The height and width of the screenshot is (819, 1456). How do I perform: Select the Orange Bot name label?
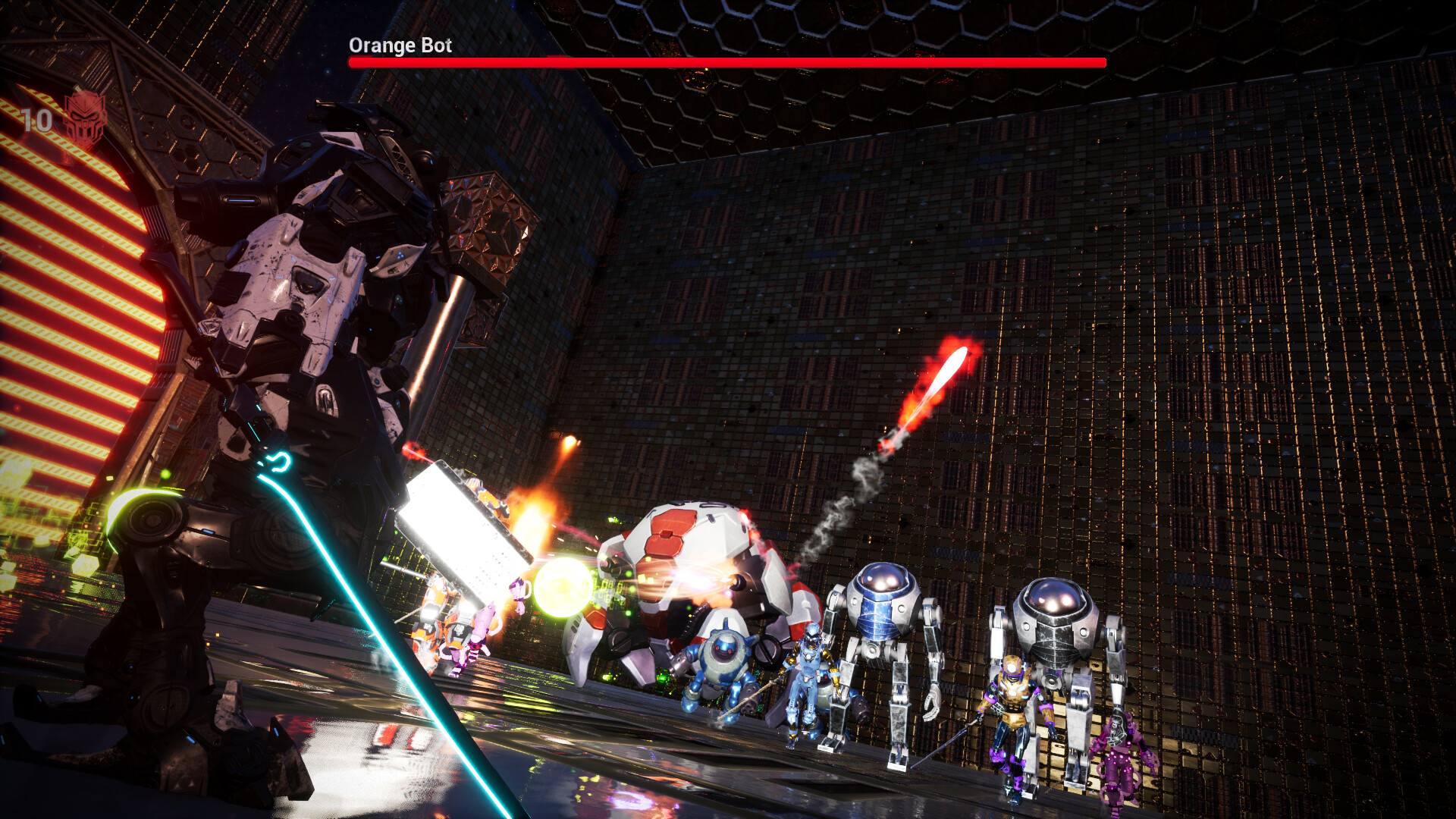(x=400, y=45)
